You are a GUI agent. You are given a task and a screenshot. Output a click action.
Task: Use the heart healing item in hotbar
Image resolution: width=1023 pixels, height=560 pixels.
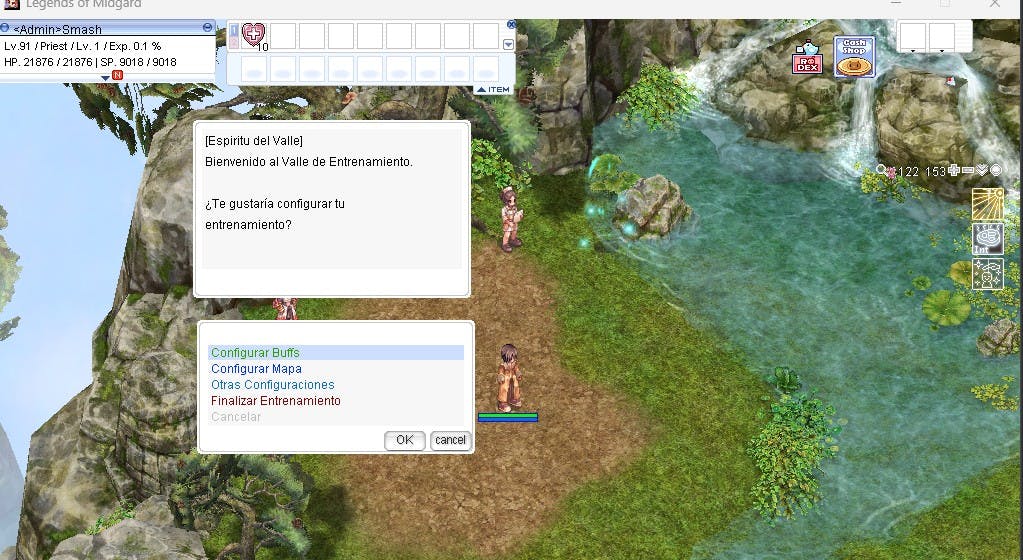point(254,37)
